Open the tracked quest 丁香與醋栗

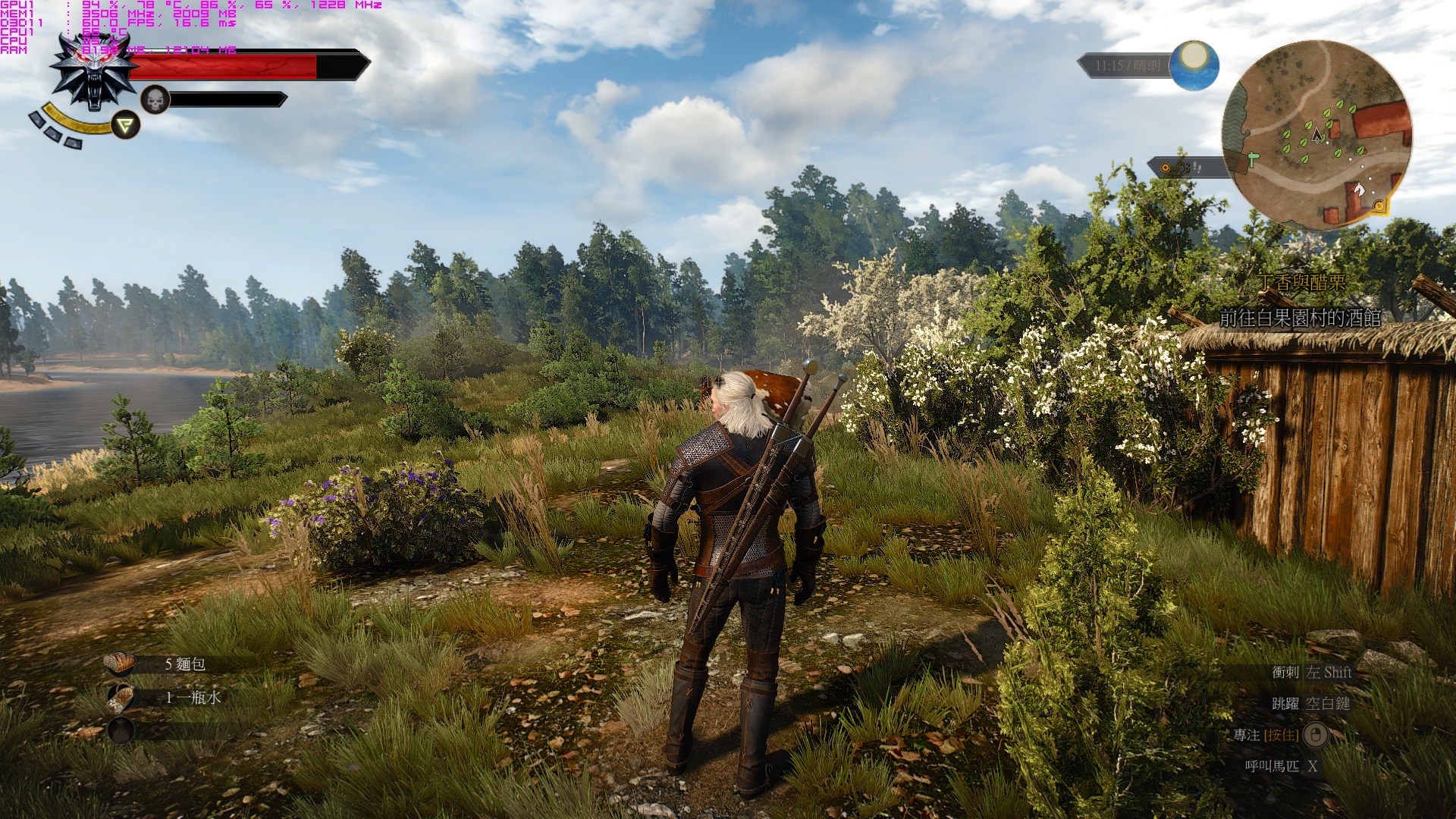click(1301, 283)
